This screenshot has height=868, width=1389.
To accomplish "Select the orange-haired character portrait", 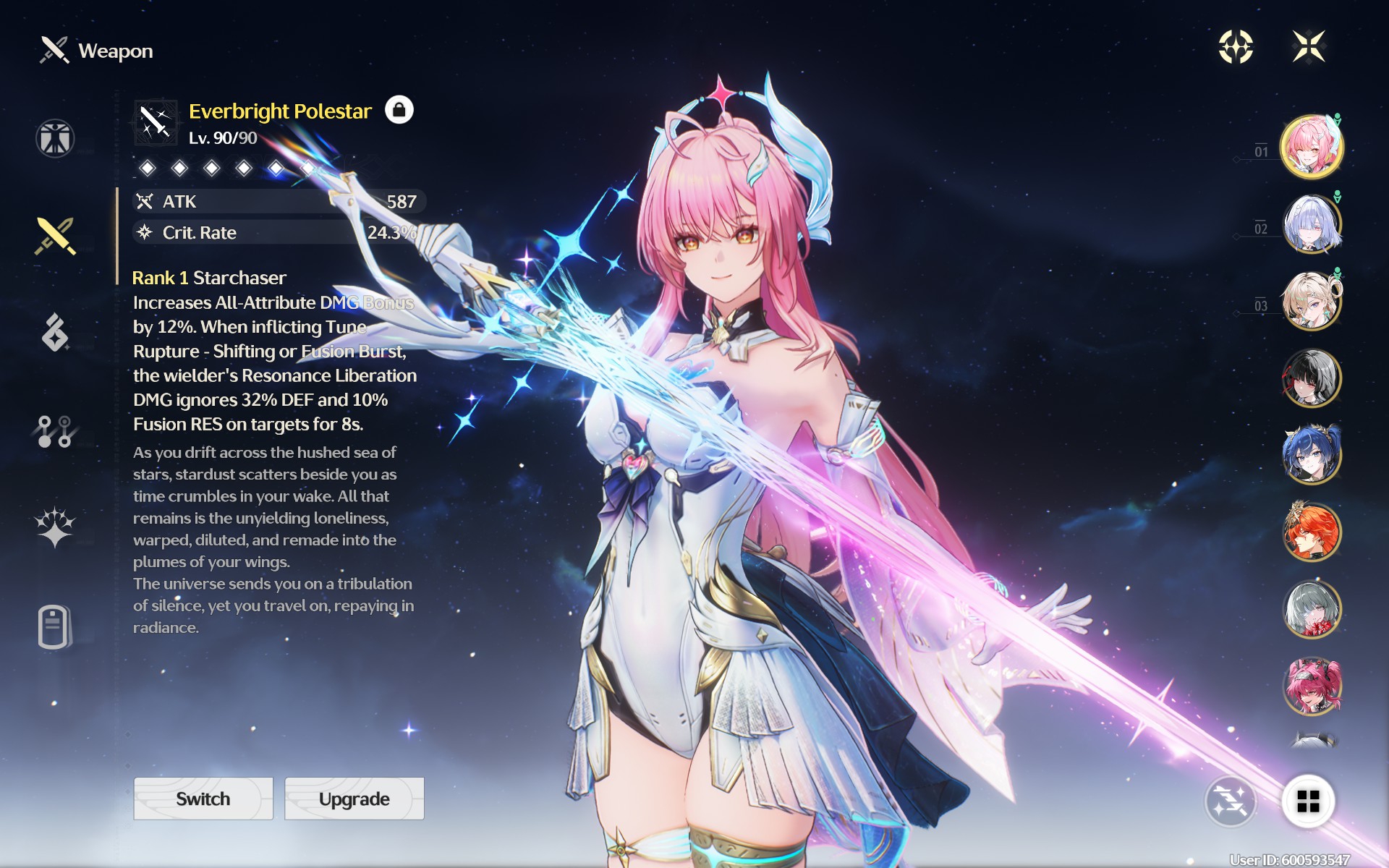I will point(1312,532).
